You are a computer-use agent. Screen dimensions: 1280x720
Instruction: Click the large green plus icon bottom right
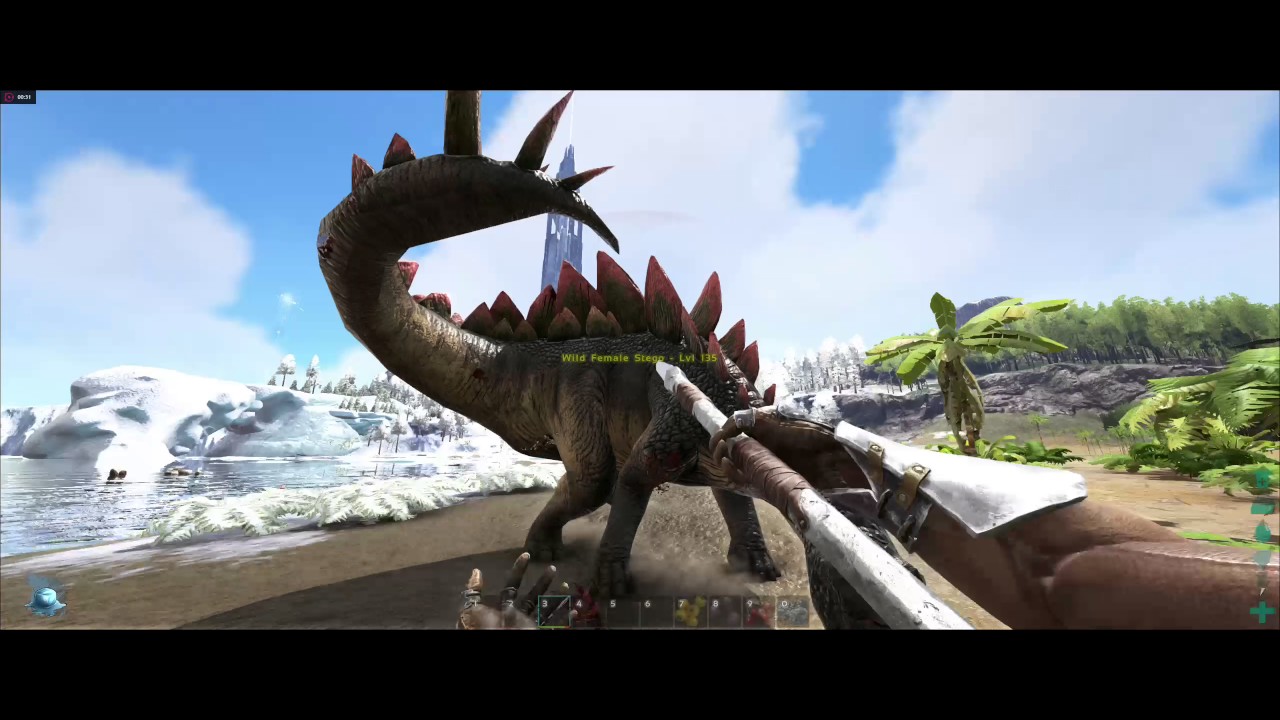pyautogui.click(x=1262, y=611)
